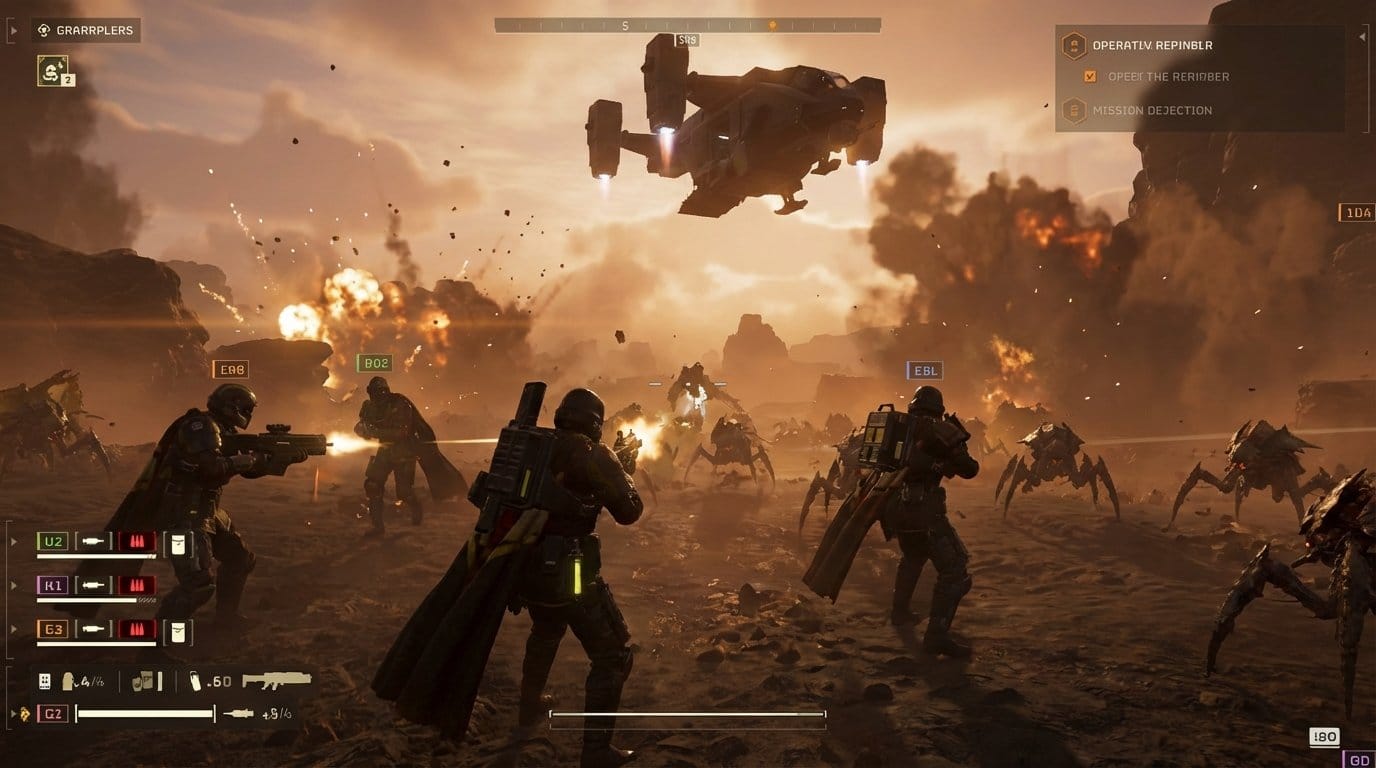Click the EBL player tag above the helldiver
Viewport: 1376px width, 768px height.
[x=923, y=370]
